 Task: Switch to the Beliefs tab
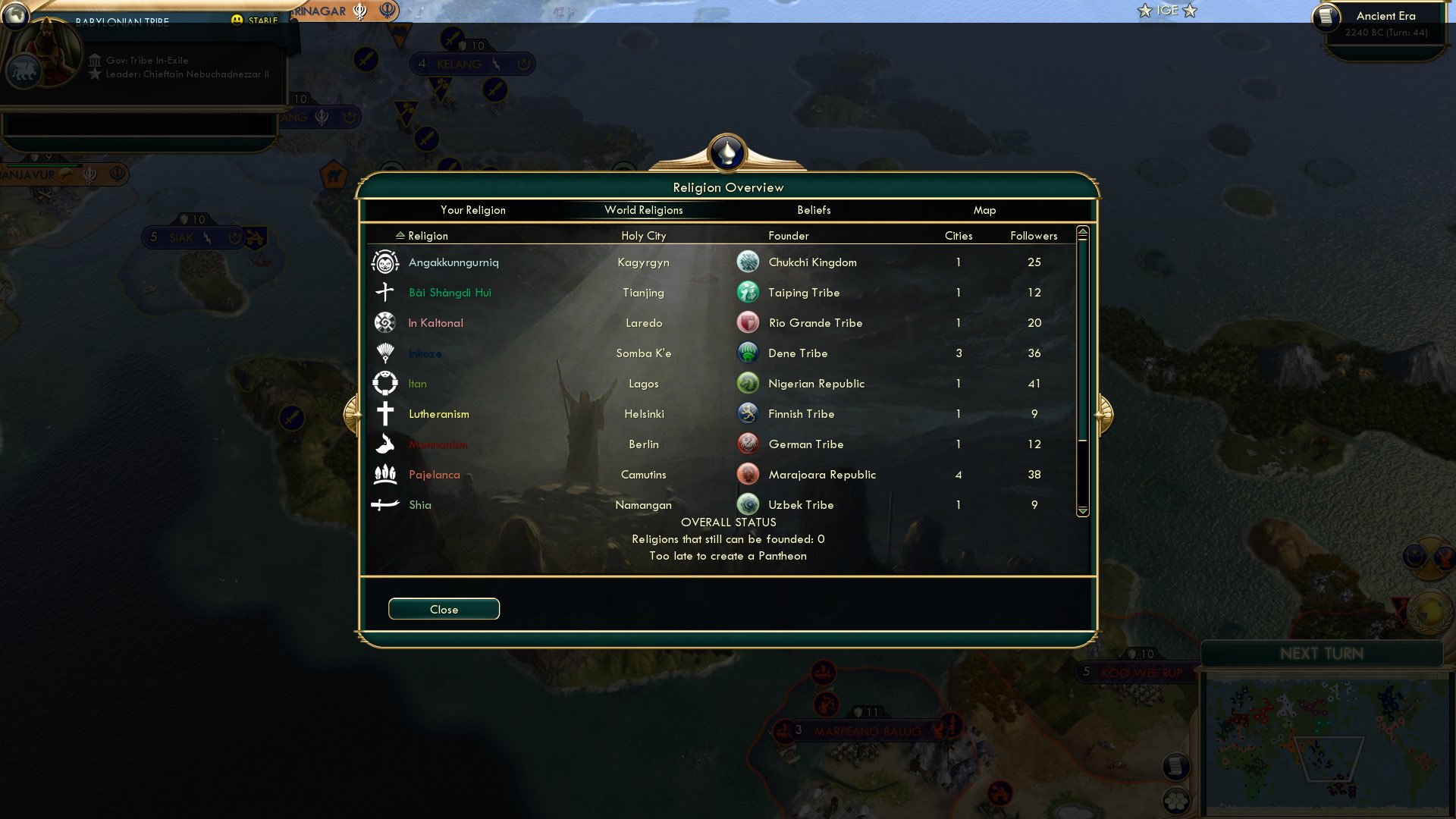click(x=813, y=210)
